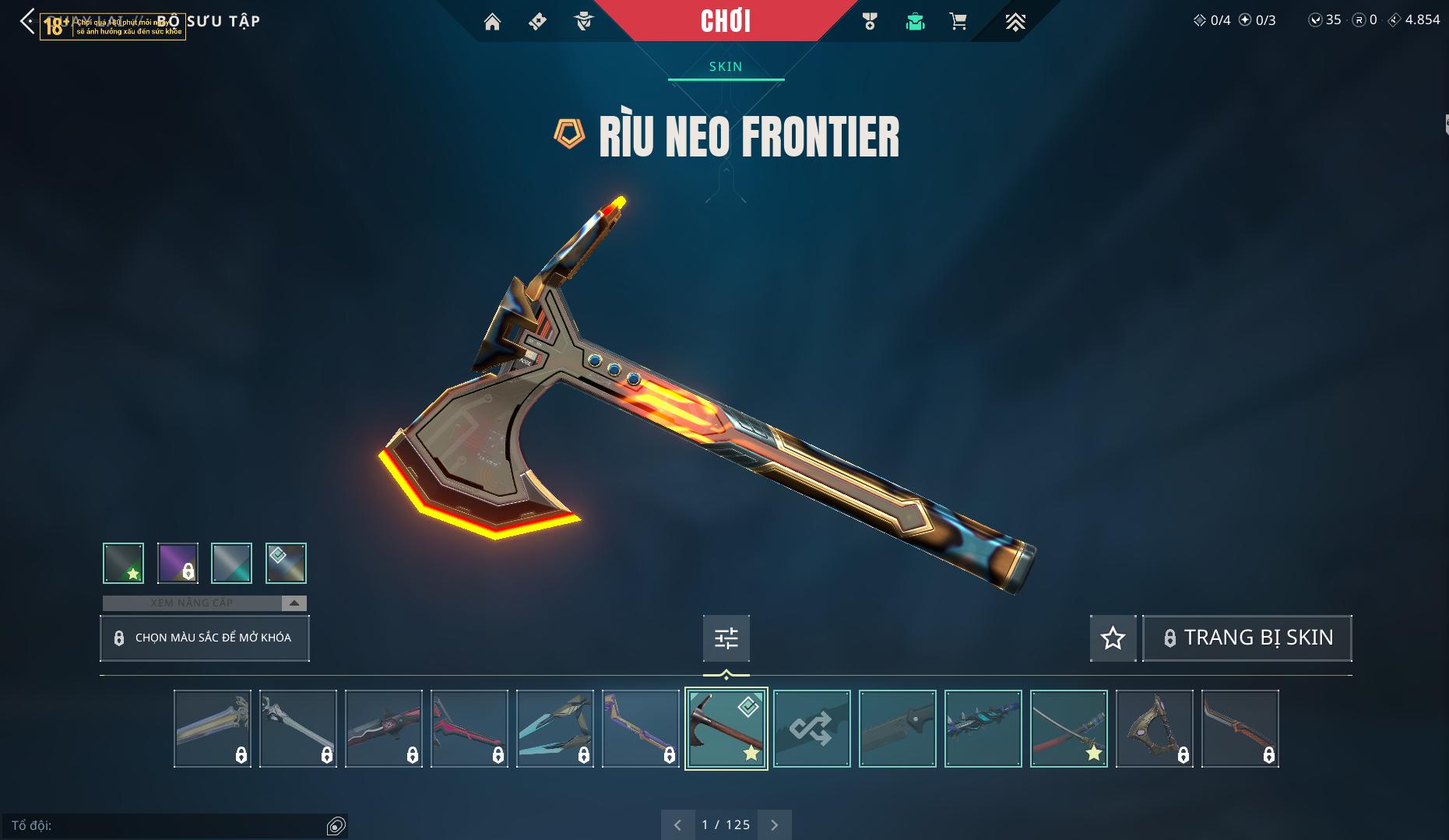Screen dimensions: 1449x840
Task: Go back with the top-left arrow
Action: pyautogui.click(x=27, y=22)
